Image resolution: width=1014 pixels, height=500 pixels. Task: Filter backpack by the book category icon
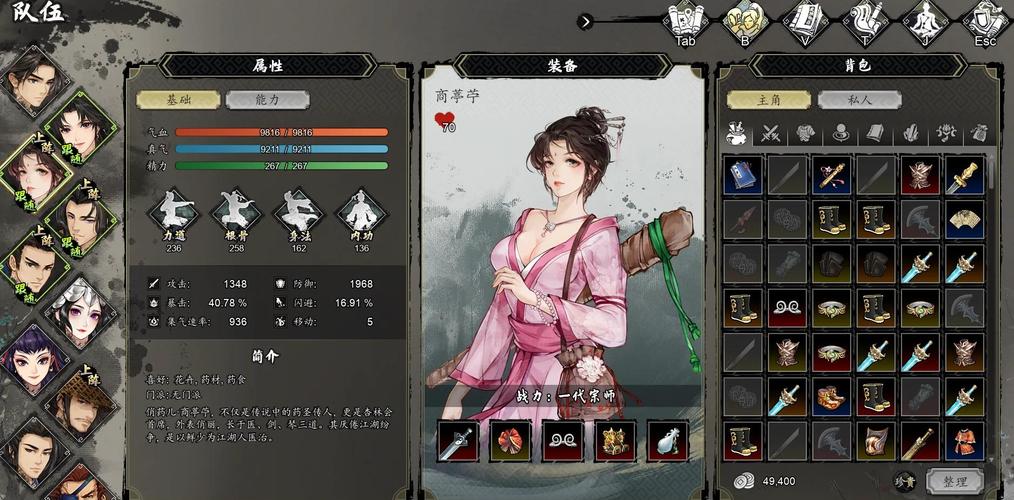(x=875, y=133)
